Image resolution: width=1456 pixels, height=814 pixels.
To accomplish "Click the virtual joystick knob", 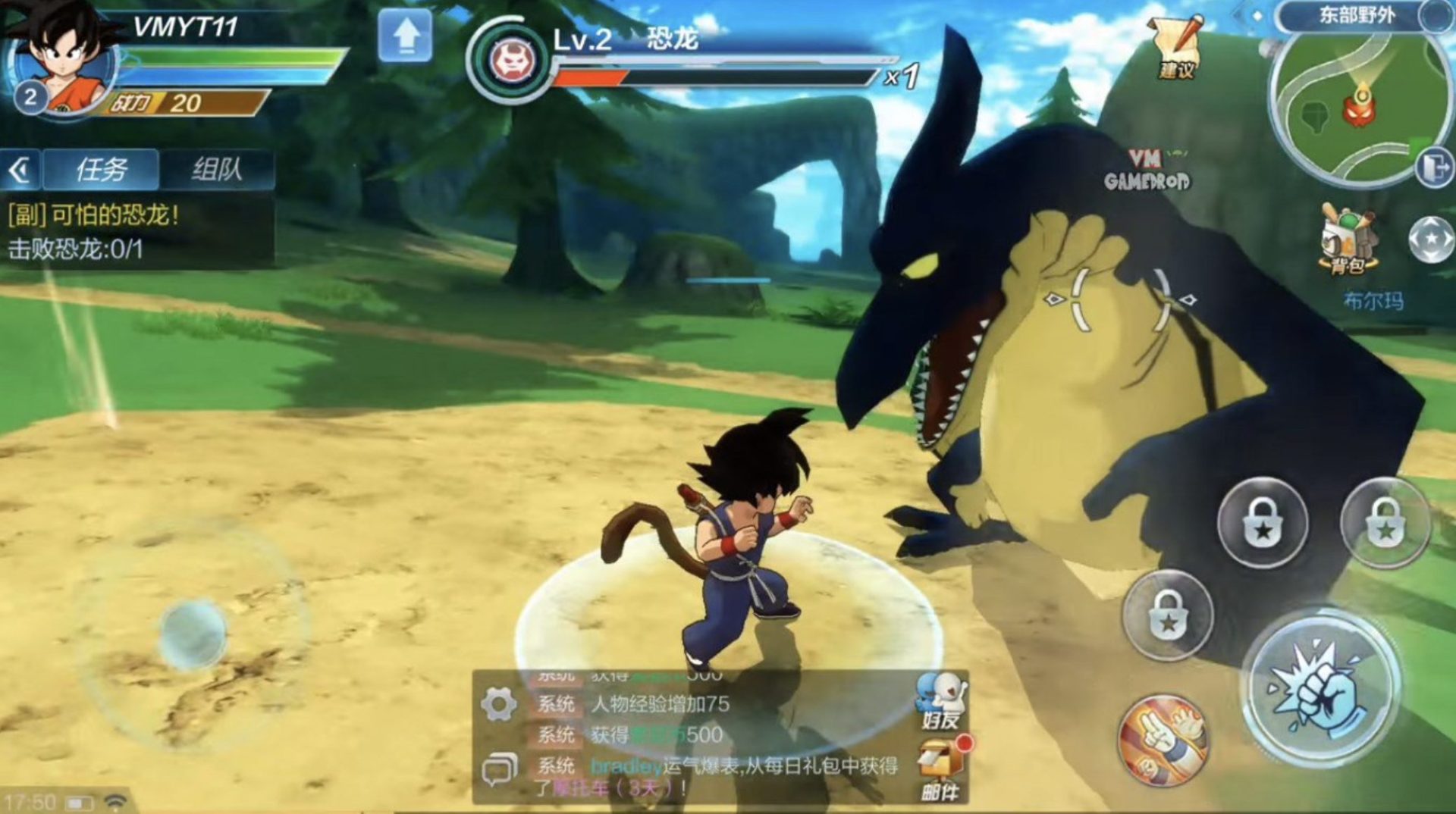I will [193, 635].
